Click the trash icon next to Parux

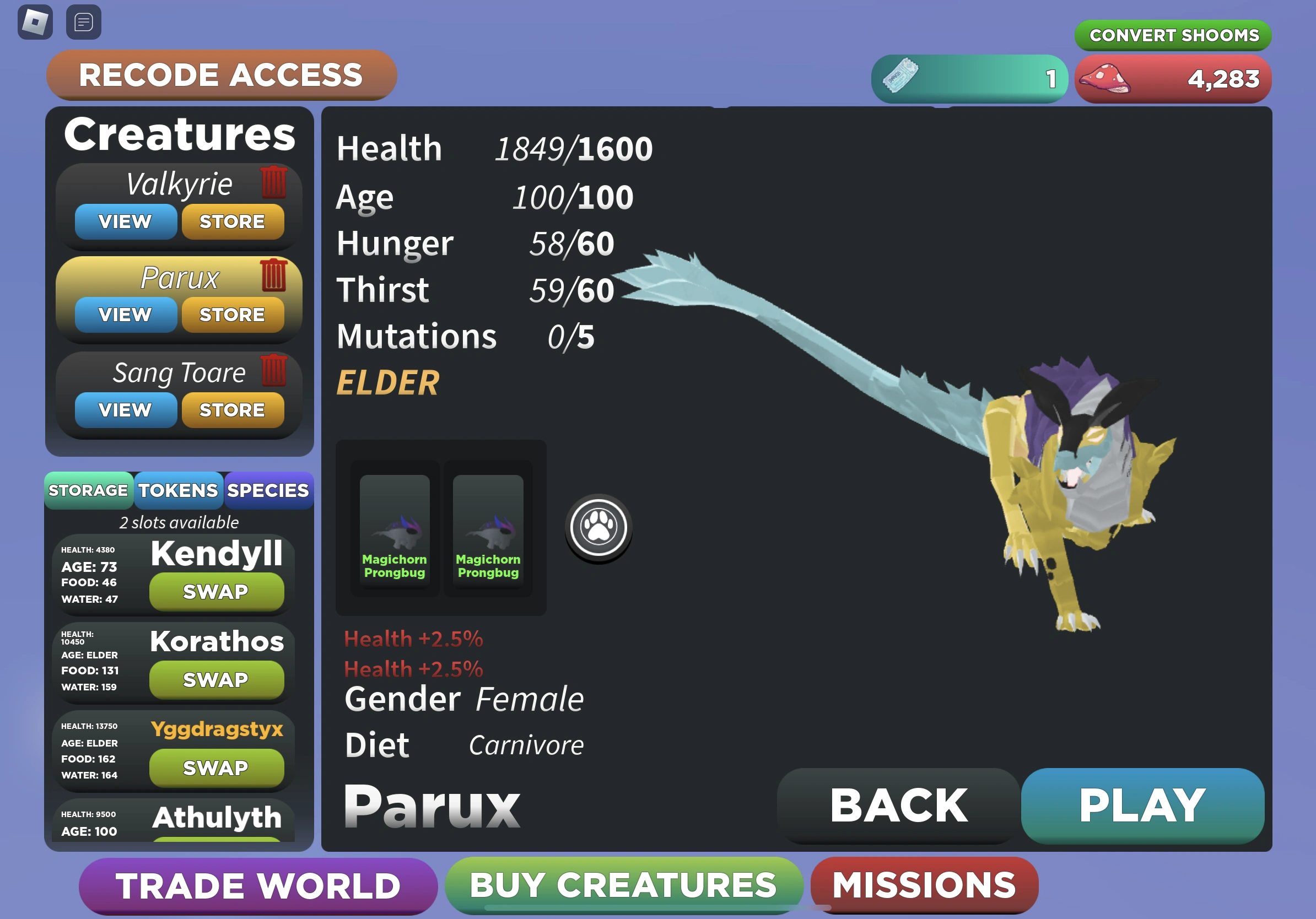click(x=275, y=276)
